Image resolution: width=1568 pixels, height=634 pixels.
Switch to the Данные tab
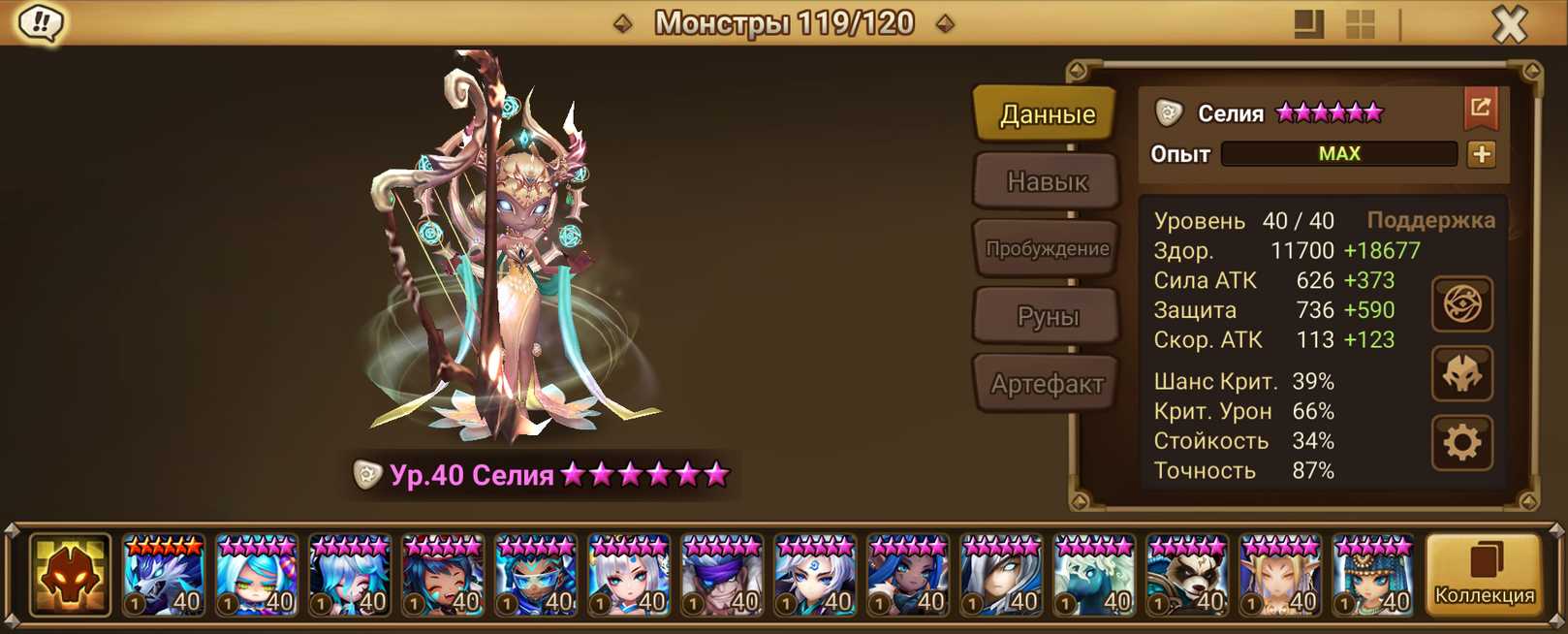click(1047, 114)
